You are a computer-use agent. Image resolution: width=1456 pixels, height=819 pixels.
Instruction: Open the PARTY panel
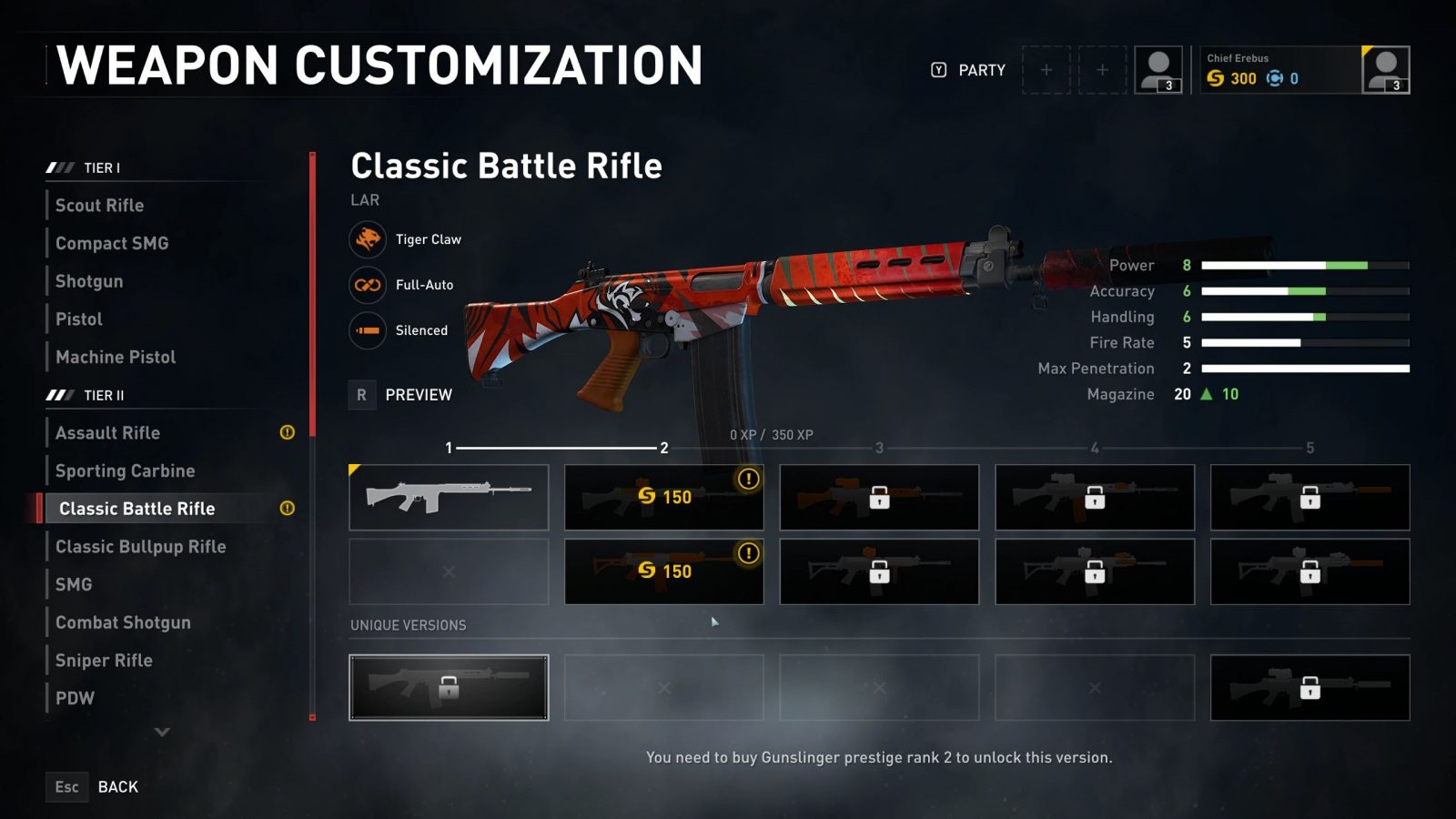(x=969, y=70)
